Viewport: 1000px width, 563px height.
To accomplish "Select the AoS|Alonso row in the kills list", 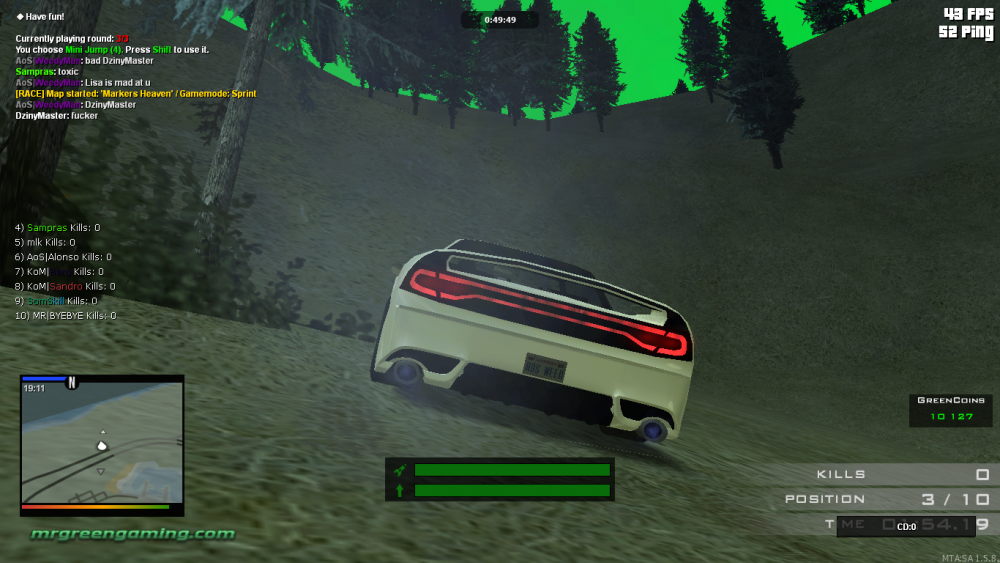I will (x=59, y=257).
